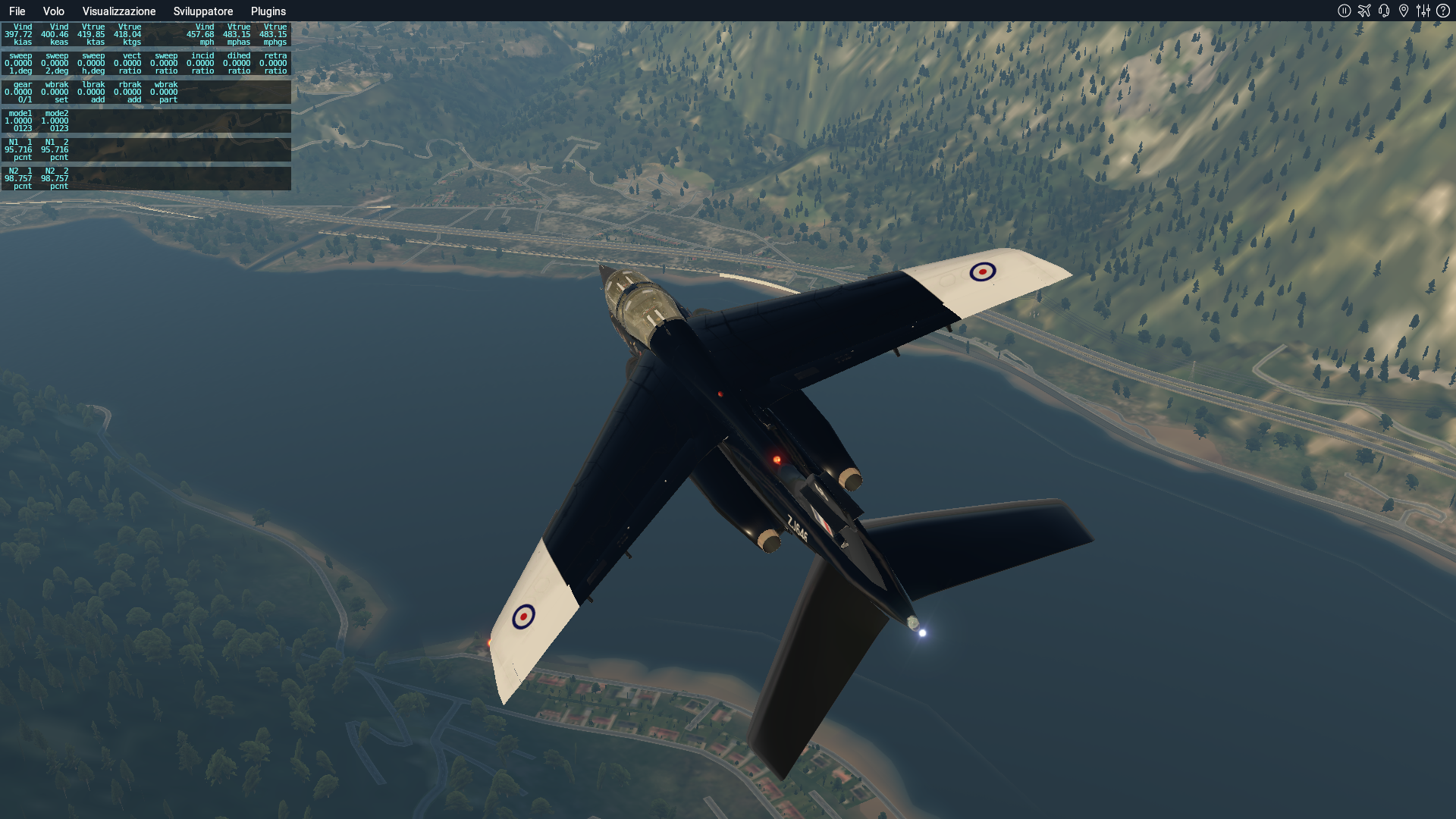Open ATC with the headset icon
The height and width of the screenshot is (819, 1456).
[x=1383, y=11]
